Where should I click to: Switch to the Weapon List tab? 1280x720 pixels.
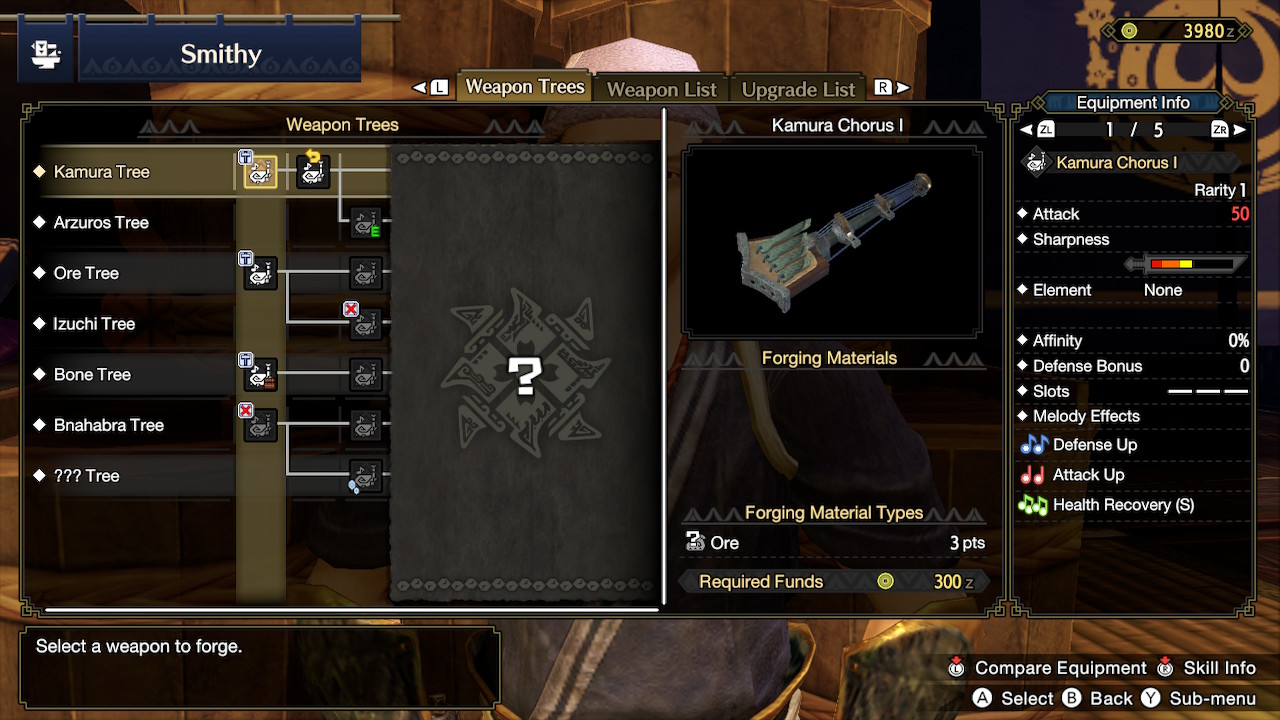[661, 89]
